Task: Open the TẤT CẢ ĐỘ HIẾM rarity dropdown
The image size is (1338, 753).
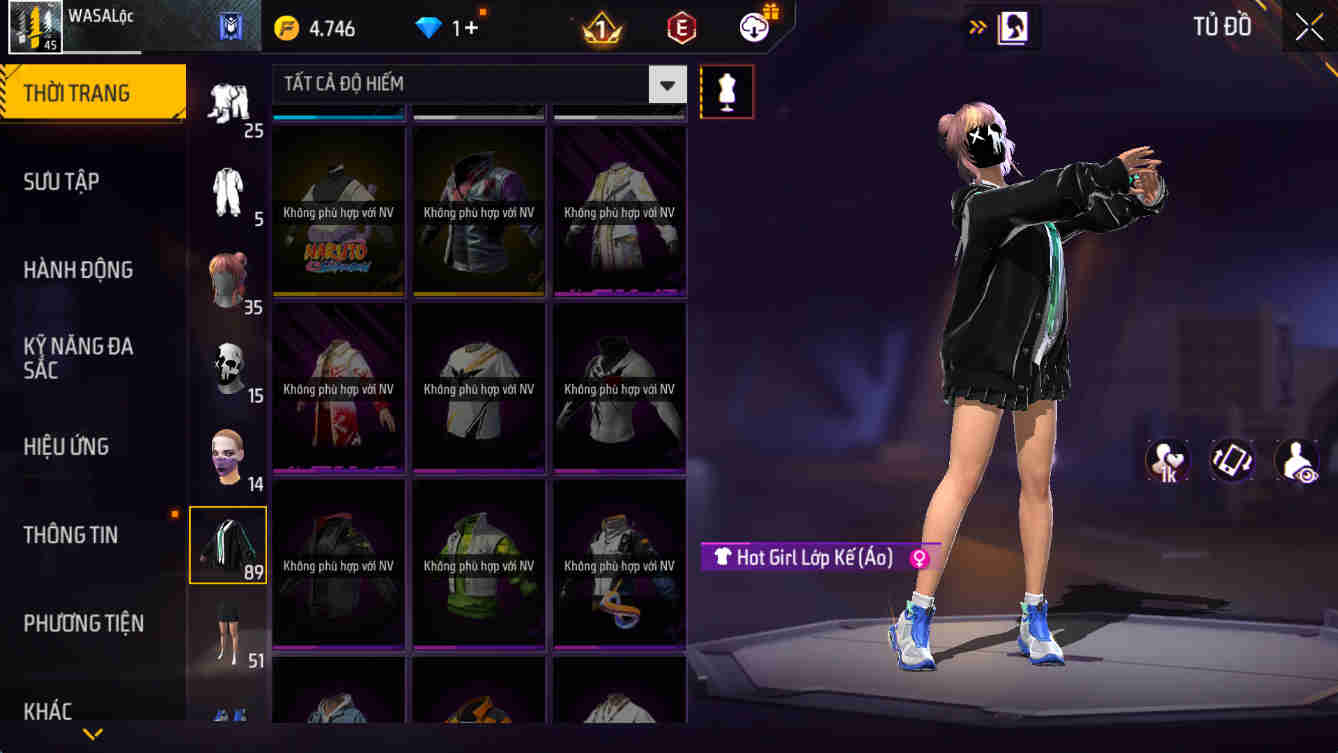Action: (x=470, y=84)
